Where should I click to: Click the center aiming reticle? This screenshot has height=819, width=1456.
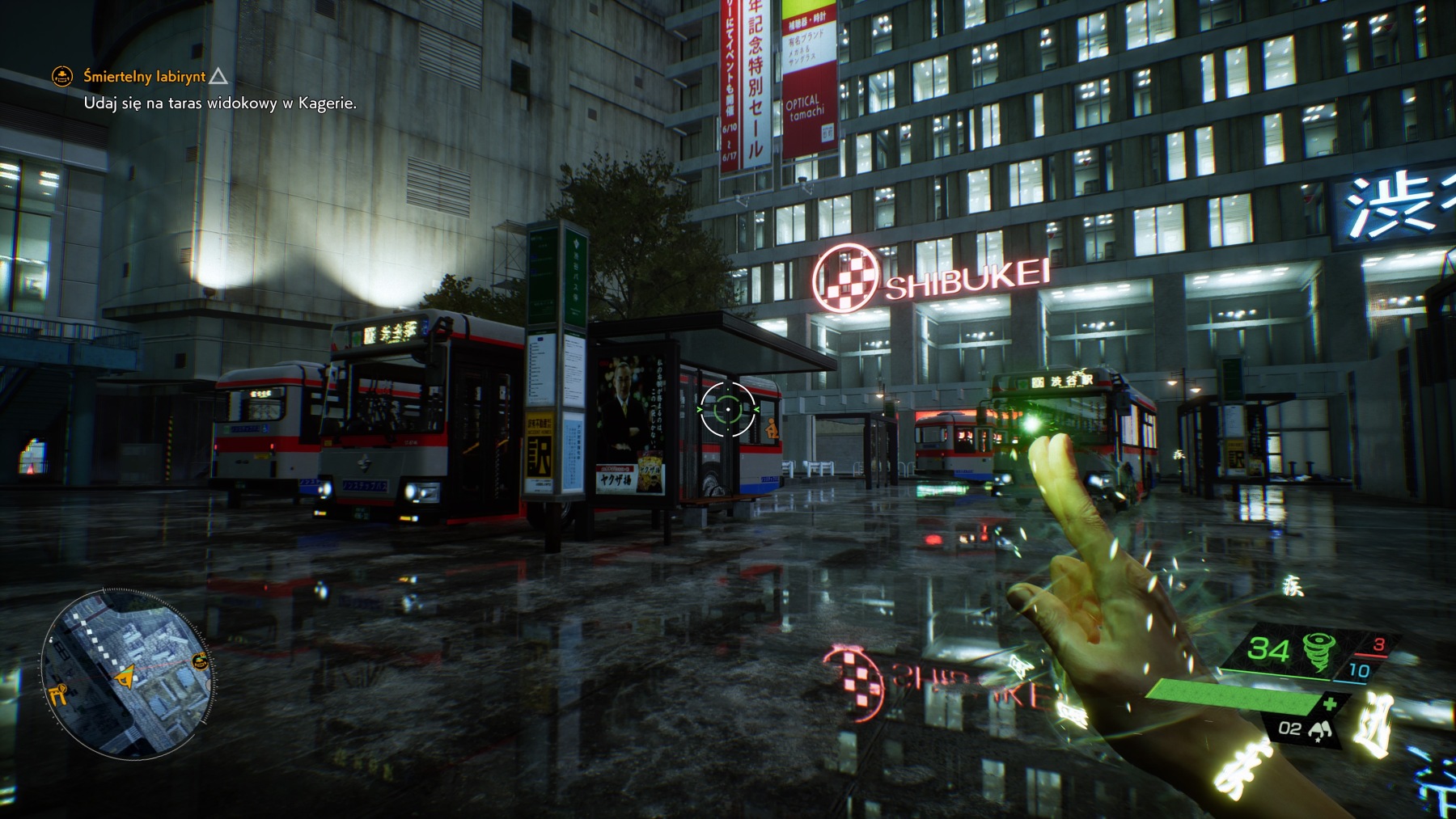[729, 409]
